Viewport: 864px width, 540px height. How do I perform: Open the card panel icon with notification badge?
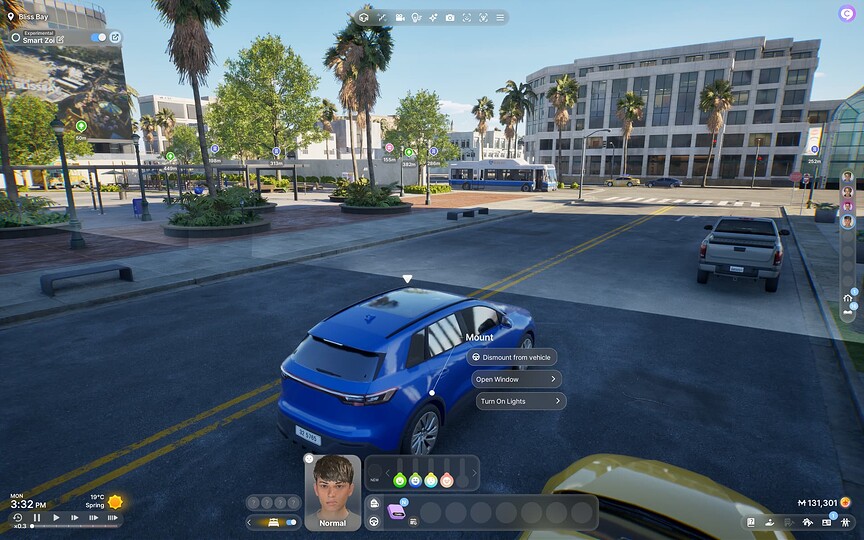pos(828,522)
